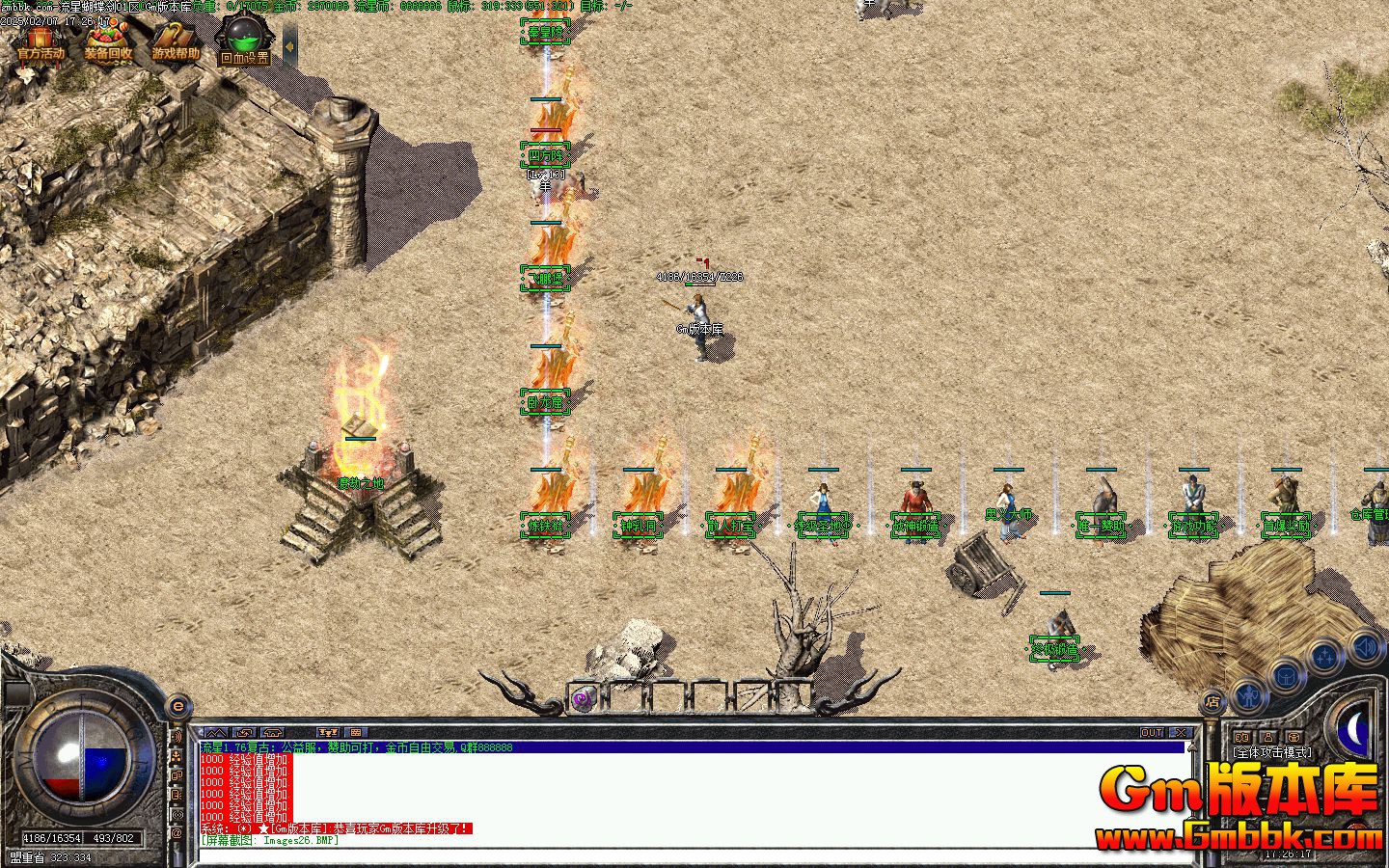
Task: Close the game using the X button
Action: 1182,733
